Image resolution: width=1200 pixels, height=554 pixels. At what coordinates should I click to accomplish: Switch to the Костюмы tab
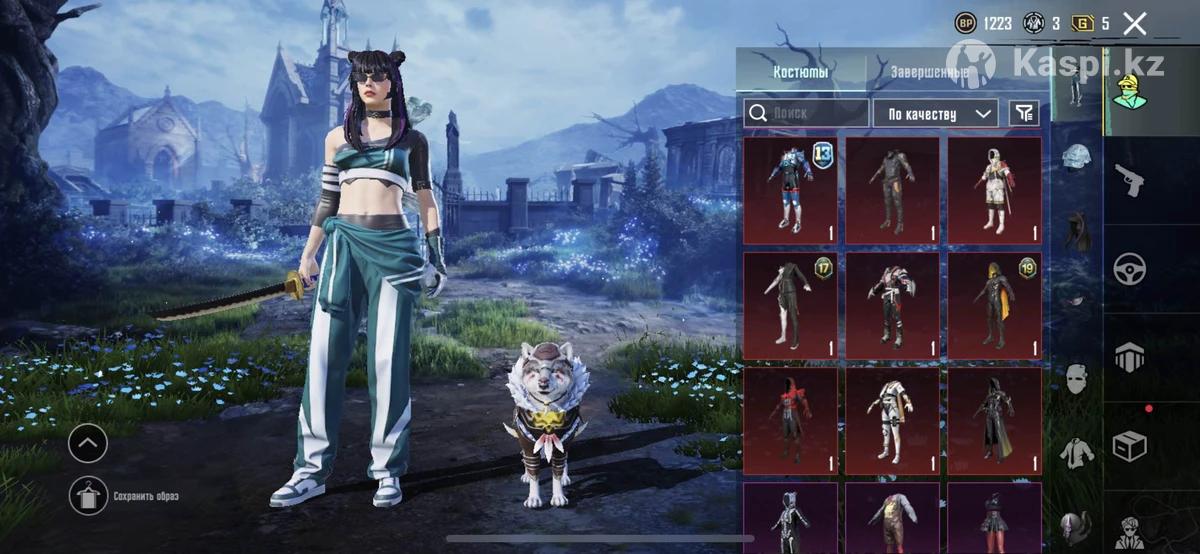coord(800,73)
